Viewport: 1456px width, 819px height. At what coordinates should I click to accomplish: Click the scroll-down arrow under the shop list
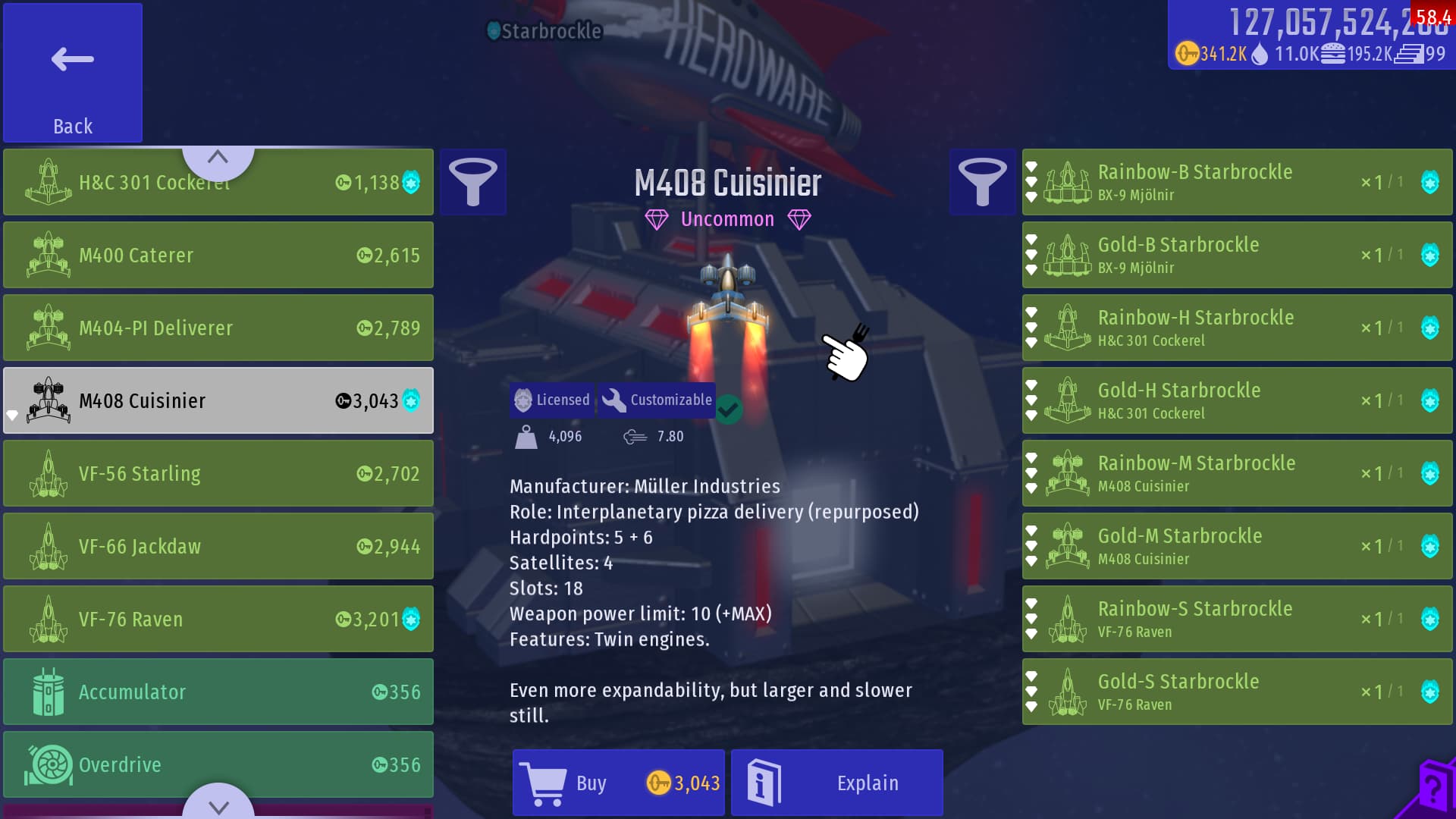[x=218, y=805]
